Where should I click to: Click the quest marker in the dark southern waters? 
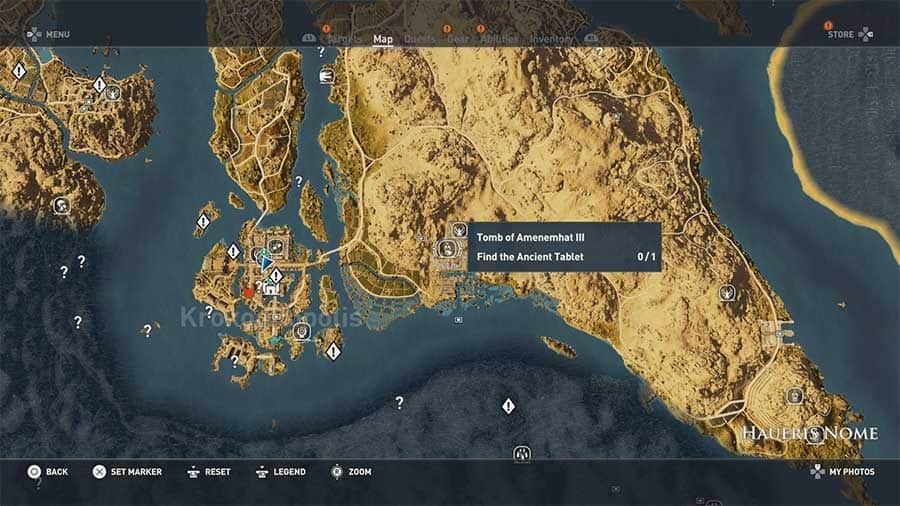(508, 406)
